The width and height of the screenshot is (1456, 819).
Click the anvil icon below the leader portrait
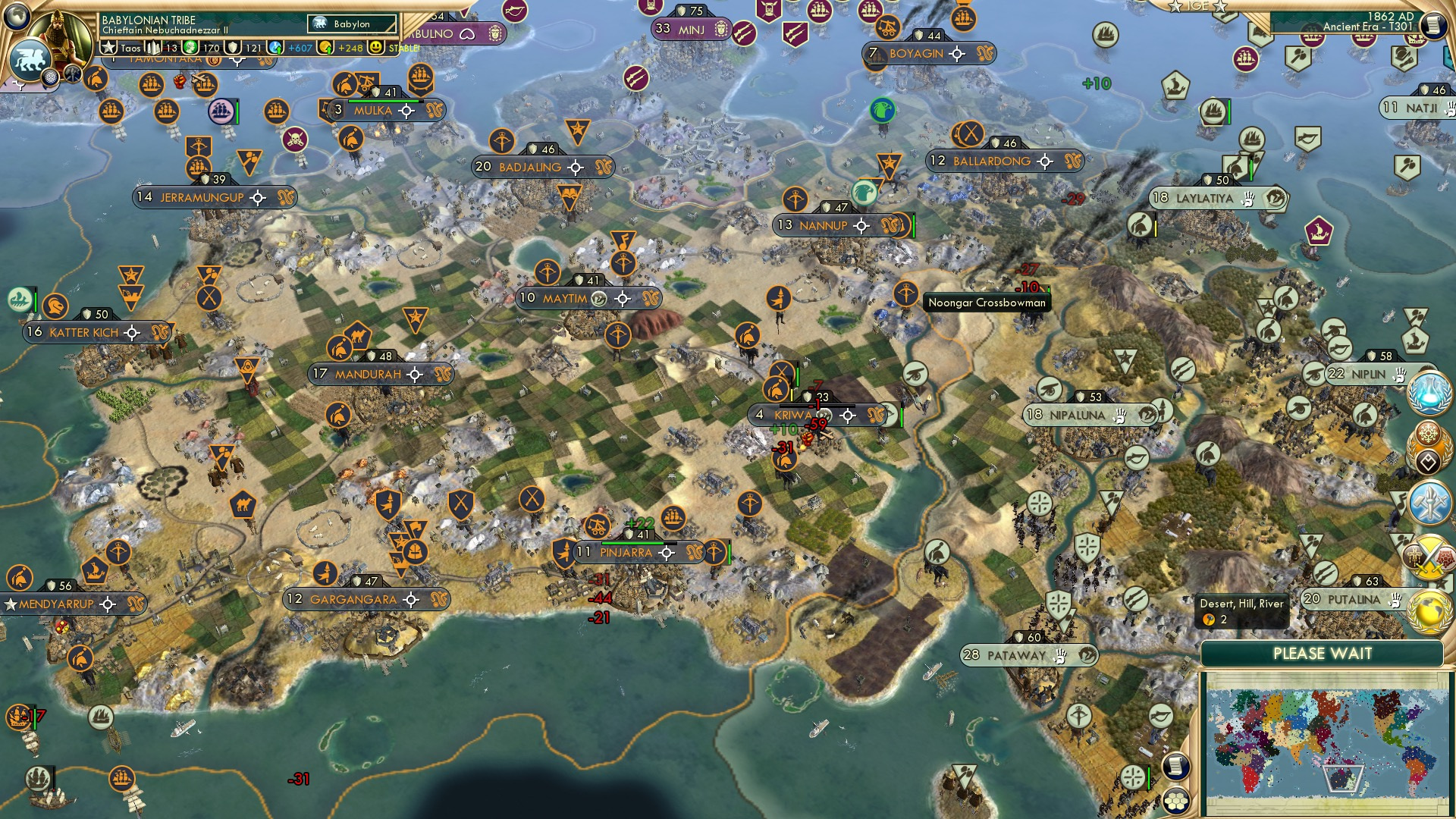click(x=72, y=74)
